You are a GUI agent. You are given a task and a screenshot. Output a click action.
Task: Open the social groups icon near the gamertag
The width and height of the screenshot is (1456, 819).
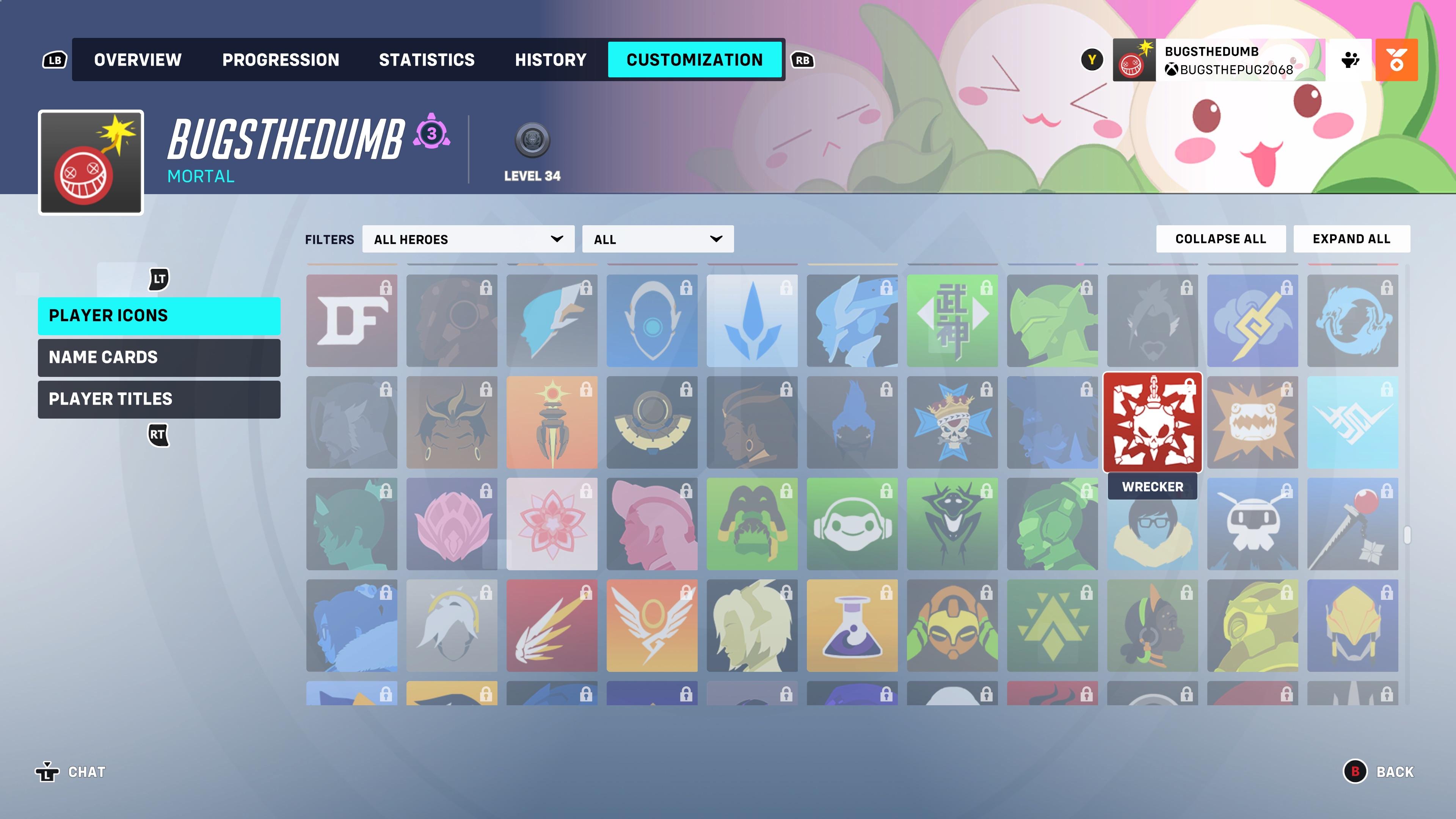(x=1351, y=60)
